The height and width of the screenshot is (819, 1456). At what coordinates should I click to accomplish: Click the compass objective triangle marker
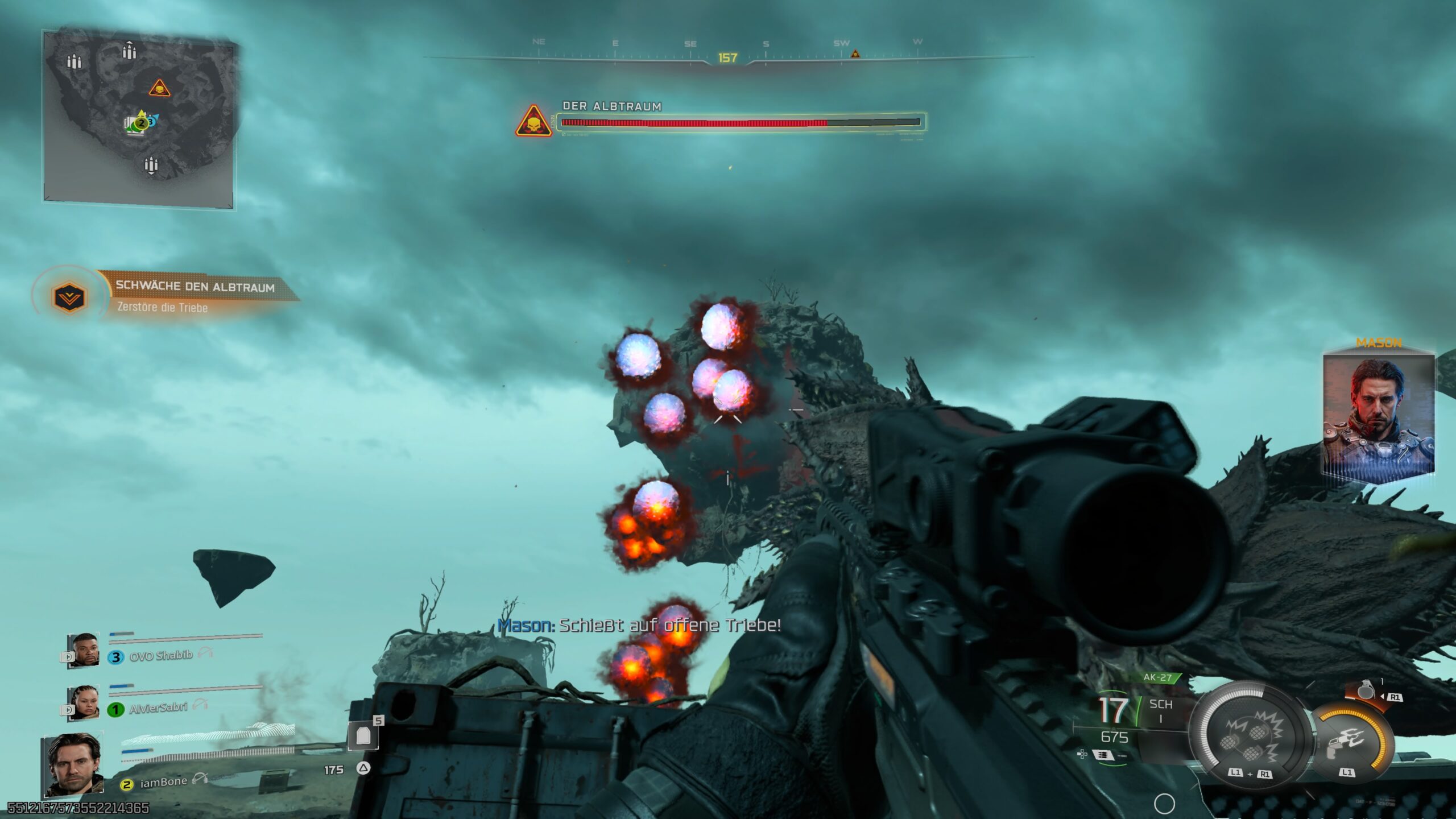pyautogui.click(x=855, y=54)
